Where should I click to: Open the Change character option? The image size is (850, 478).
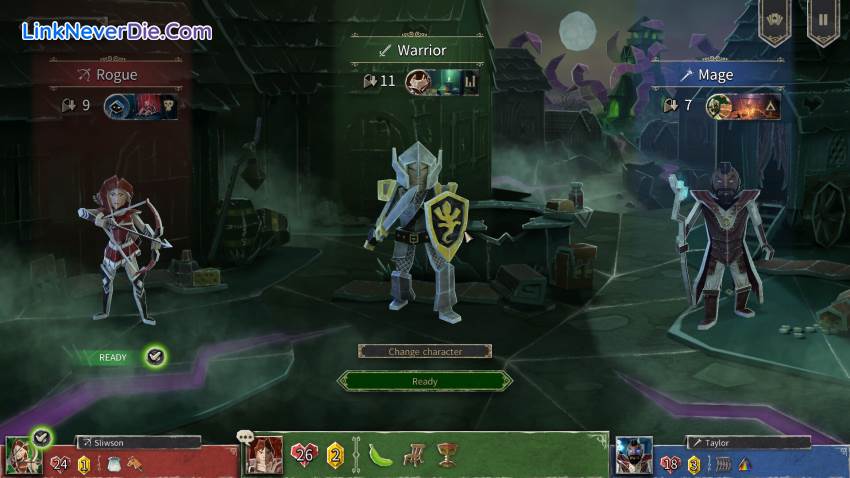click(424, 351)
